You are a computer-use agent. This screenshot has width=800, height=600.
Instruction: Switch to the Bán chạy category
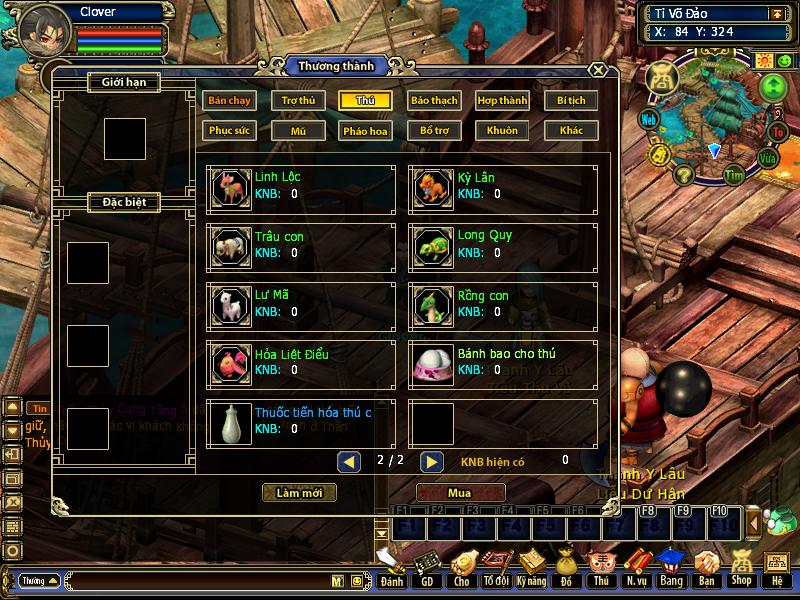click(x=229, y=100)
